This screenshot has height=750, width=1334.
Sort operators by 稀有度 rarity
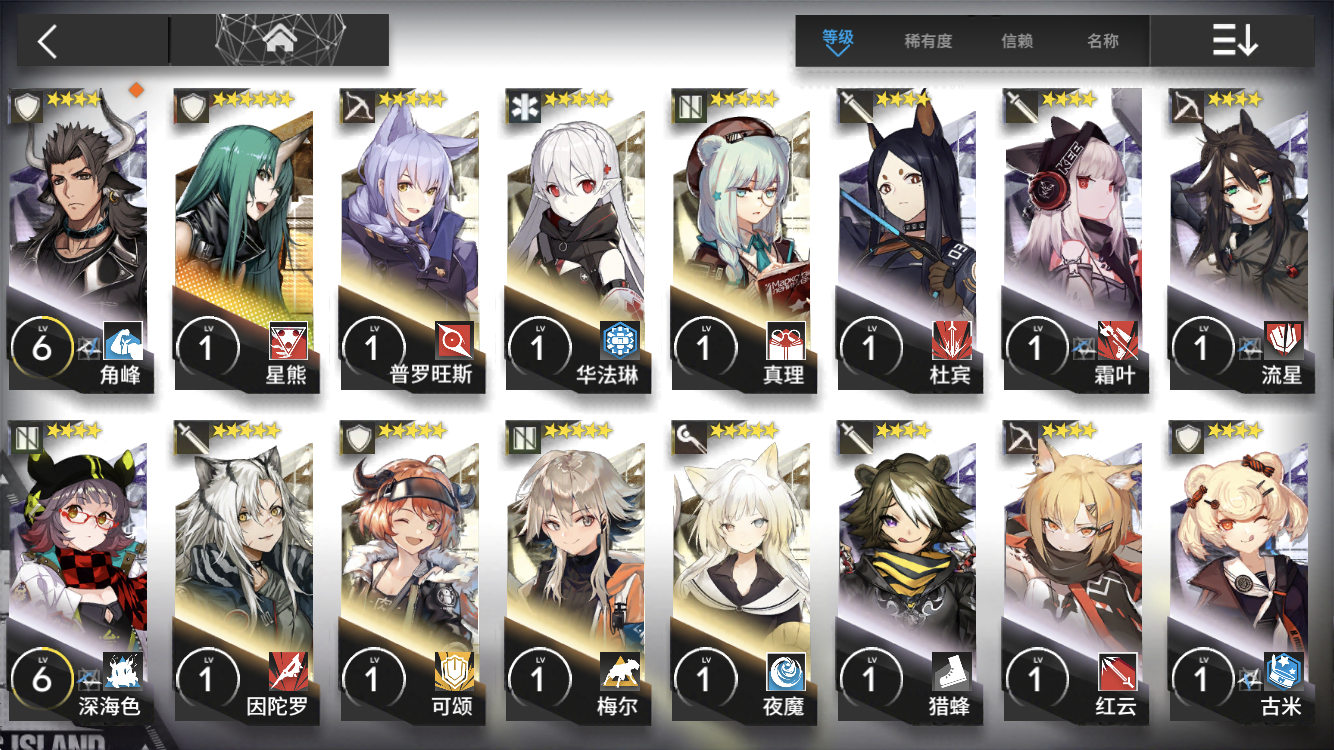(x=928, y=41)
